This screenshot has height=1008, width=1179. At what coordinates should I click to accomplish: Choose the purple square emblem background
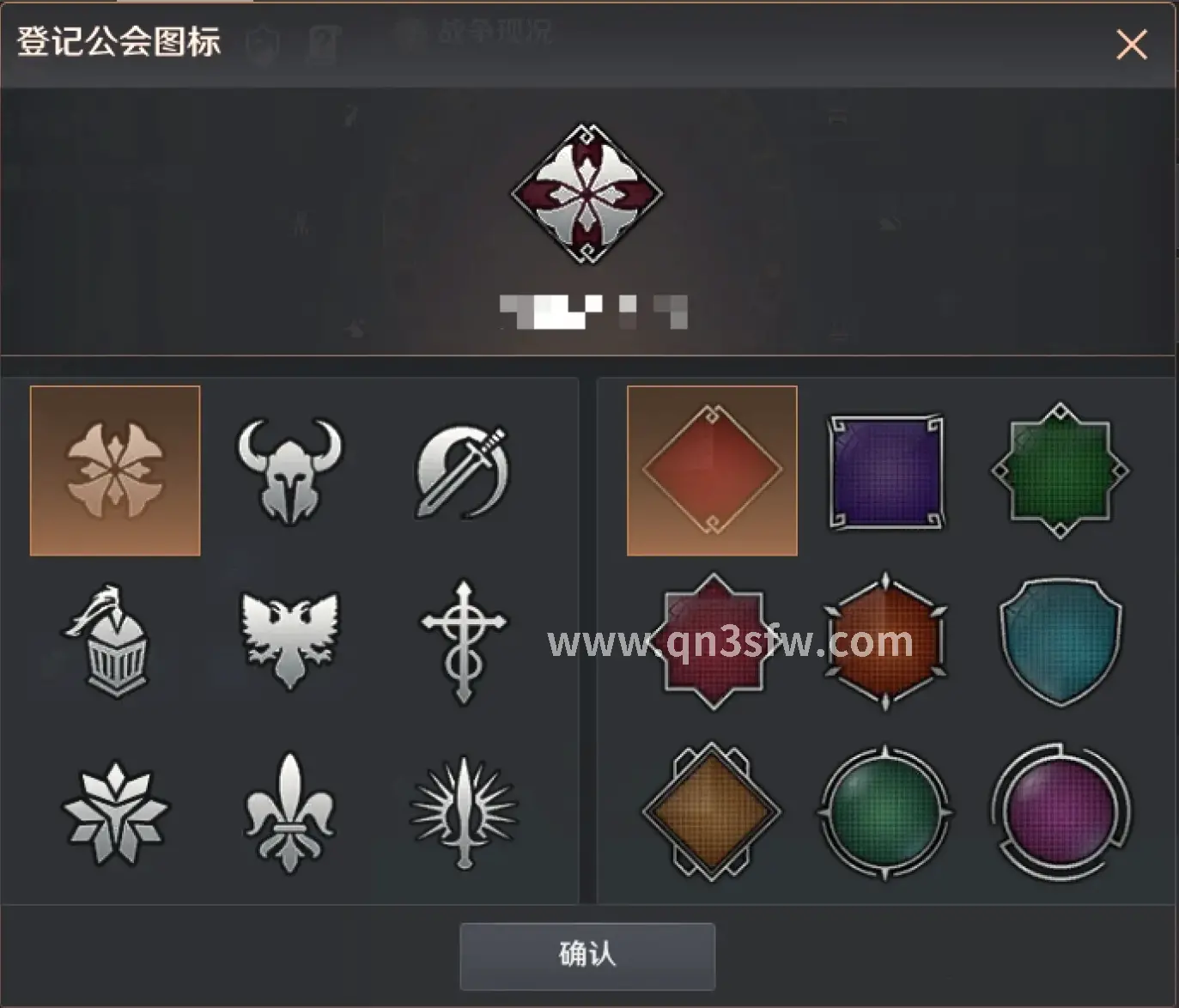coord(886,470)
